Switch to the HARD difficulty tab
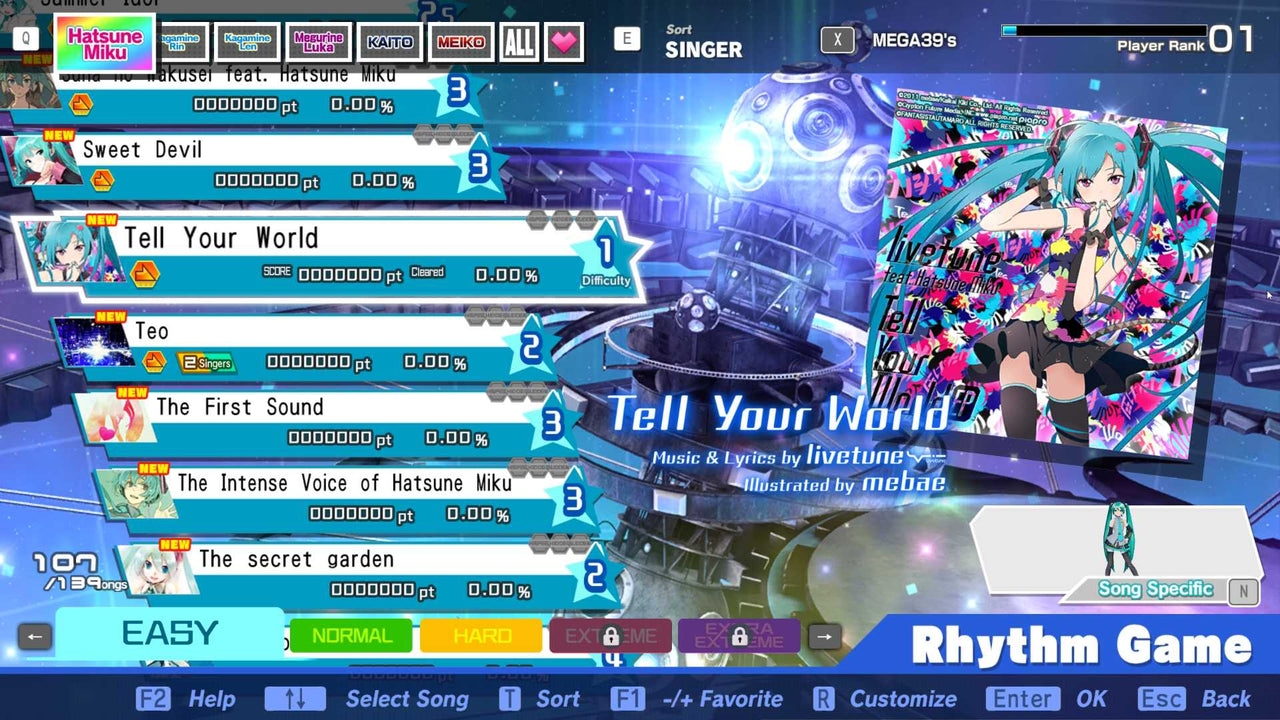The image size is (1280, 720). point(480,635)
